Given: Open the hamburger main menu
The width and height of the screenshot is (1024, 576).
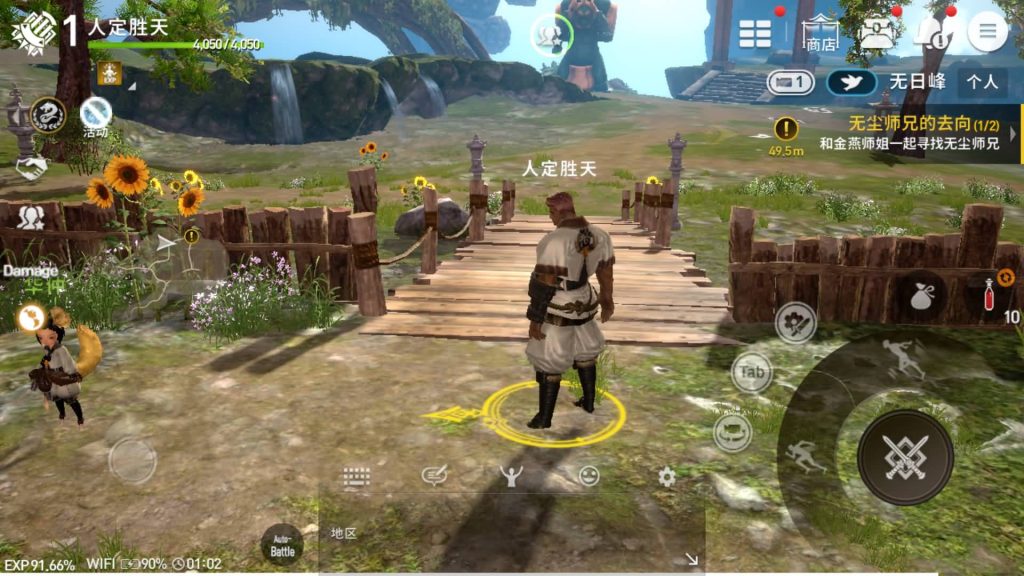Looking at the screenshot, I should 987,32.
